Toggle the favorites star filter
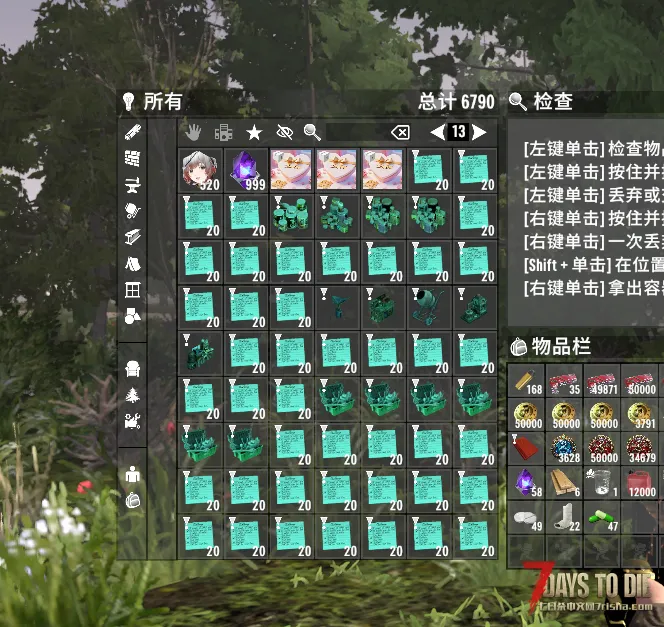664x627 pixels. (x=254, y=132)
